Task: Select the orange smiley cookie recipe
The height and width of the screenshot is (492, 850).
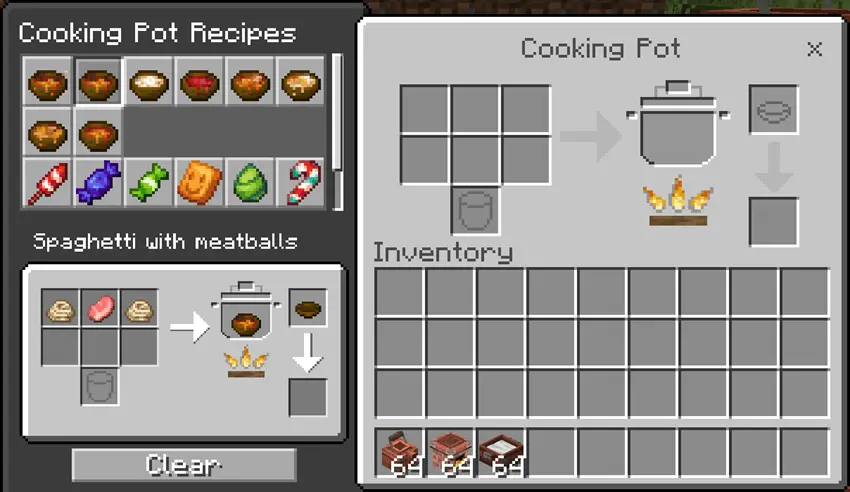Action: tap(200, 183)
